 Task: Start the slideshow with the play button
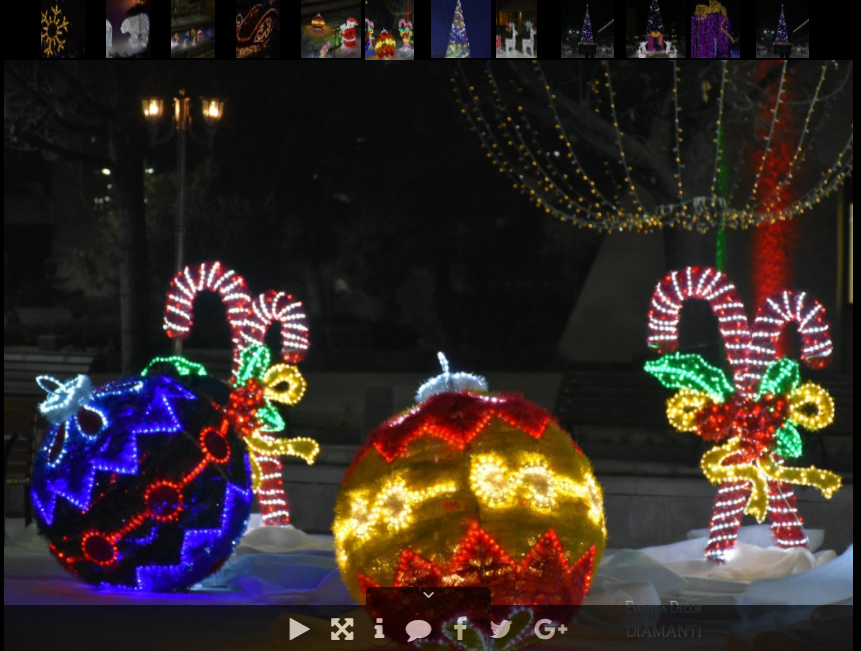[299, 629]
